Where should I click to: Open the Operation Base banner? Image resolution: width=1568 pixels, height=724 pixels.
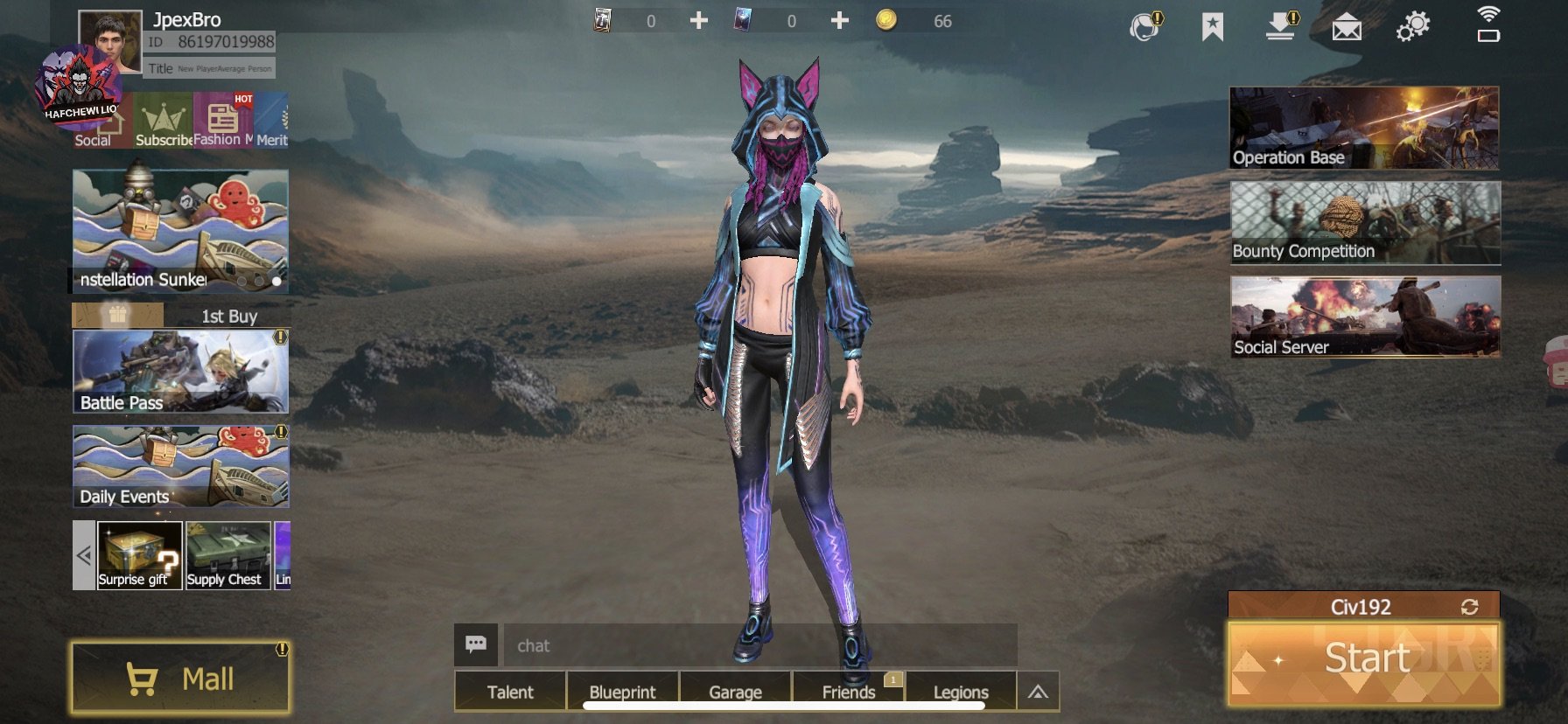coord(1363,128)
